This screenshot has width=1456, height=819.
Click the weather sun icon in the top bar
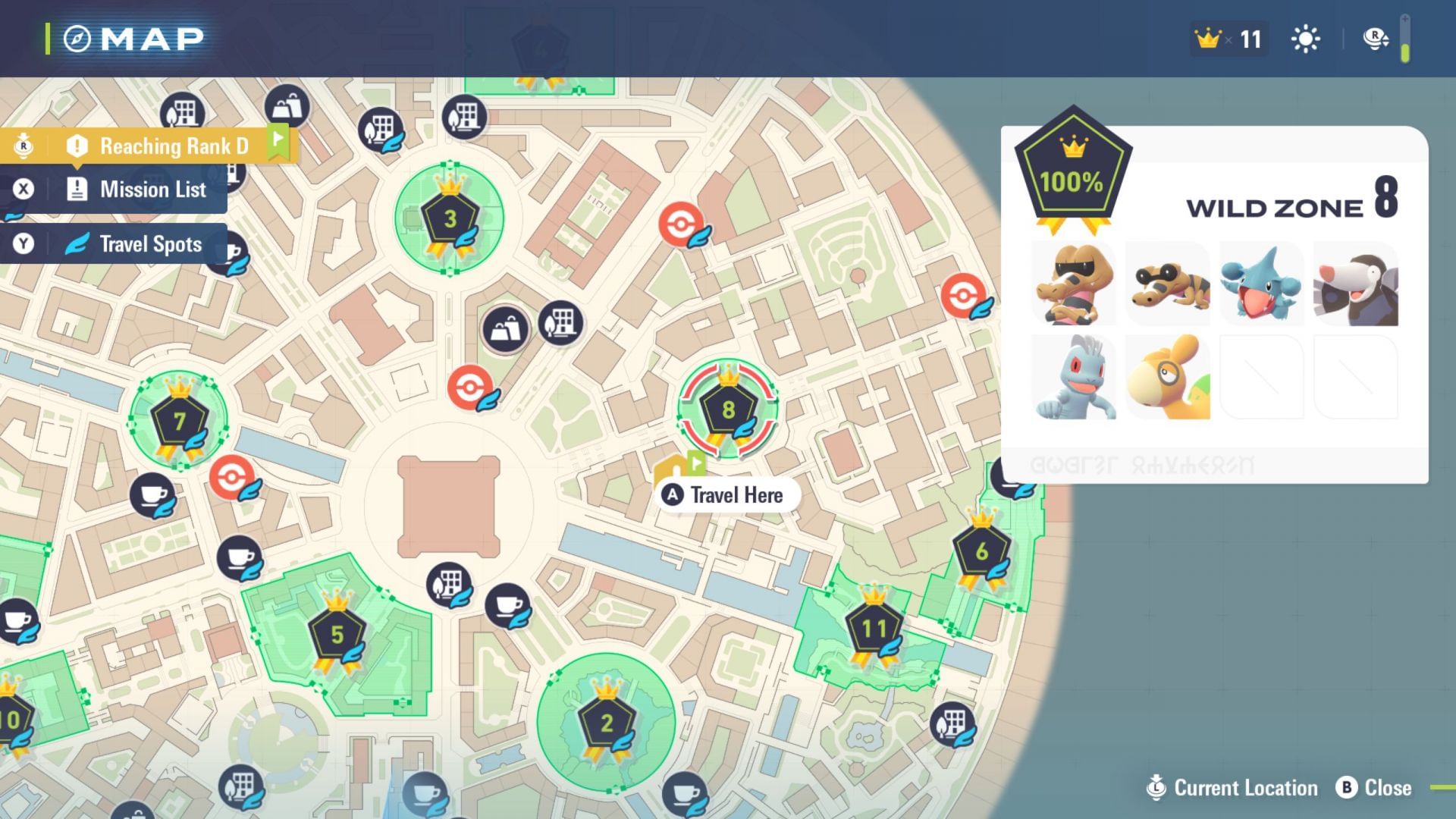(1305, 38)
